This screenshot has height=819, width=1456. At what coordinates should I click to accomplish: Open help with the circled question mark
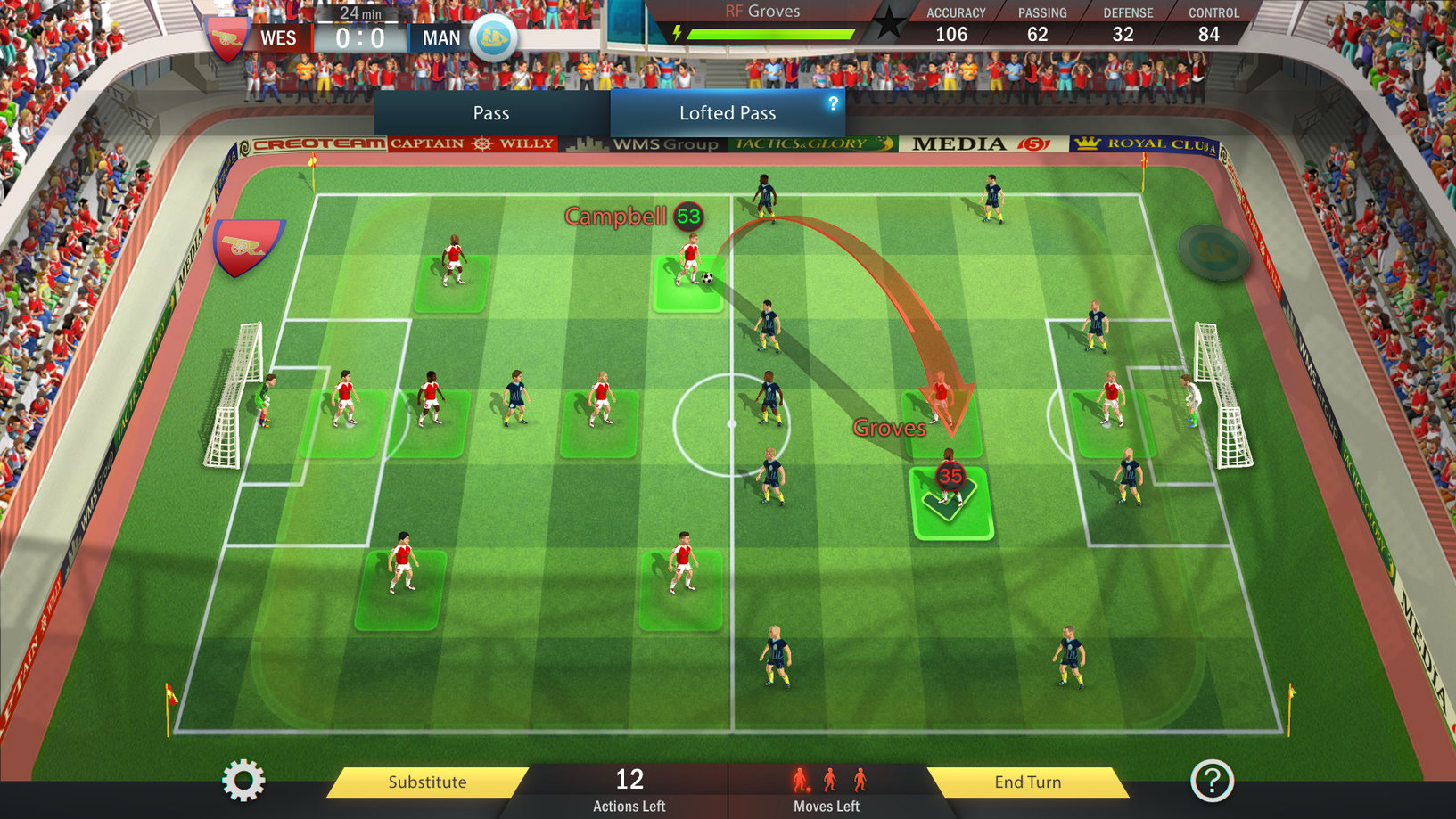[x=1212, y=781]
